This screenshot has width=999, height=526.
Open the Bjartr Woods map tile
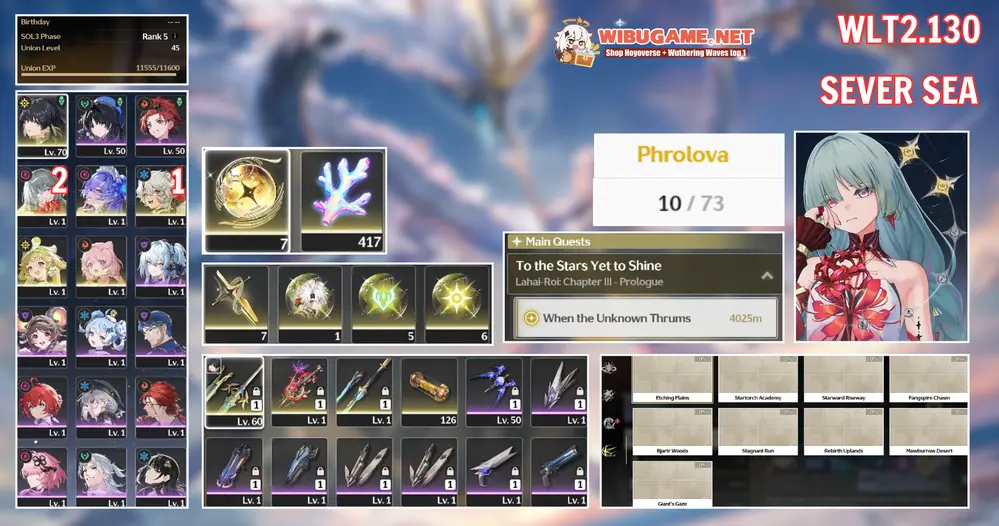coord(672,431)
